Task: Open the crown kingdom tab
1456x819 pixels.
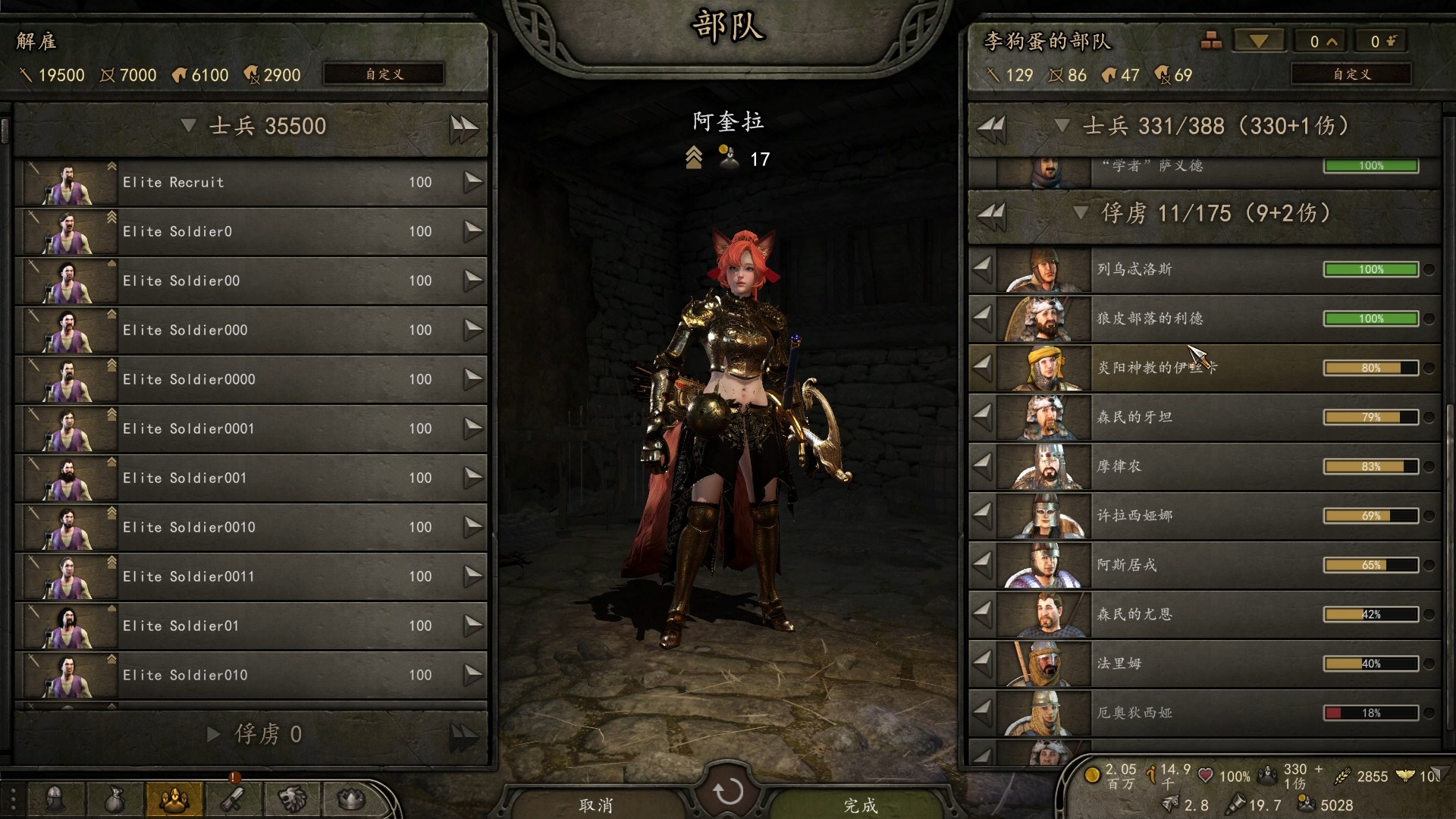Action: tap(351, 799)
